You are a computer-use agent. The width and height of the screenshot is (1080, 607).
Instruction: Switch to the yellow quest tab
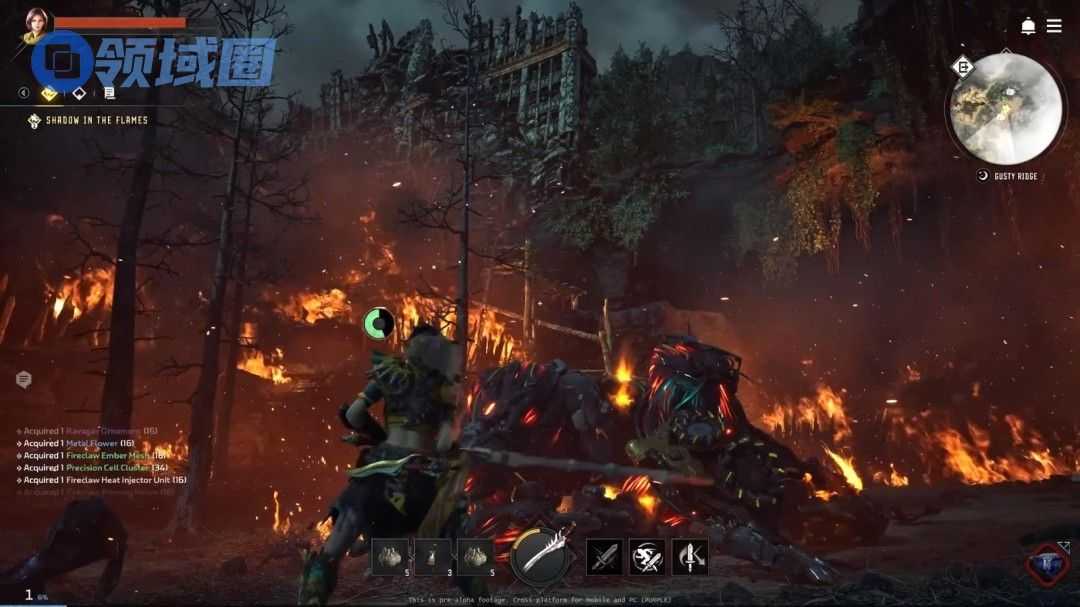(50, 93)
